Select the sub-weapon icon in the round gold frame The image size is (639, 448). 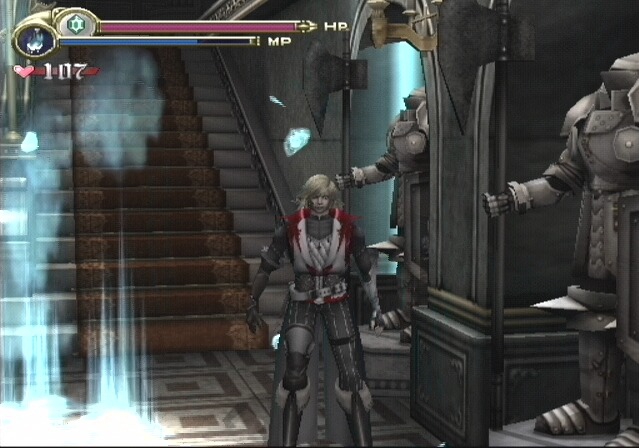35,40
